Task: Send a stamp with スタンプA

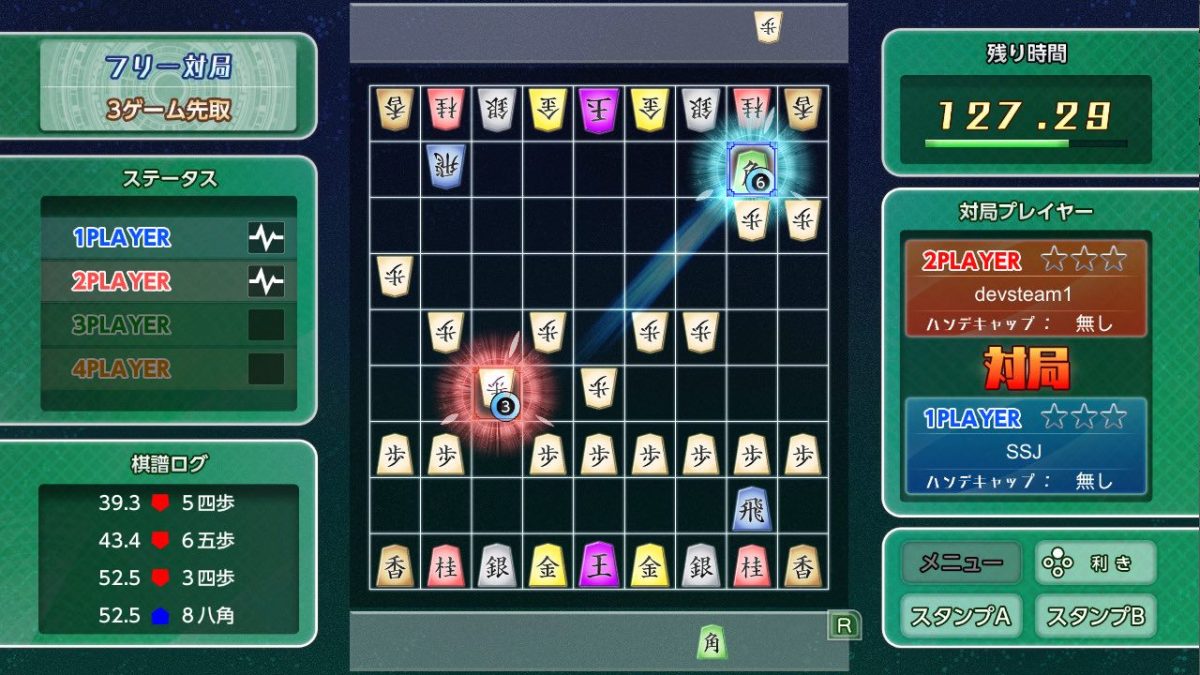Action: (x=960, y=616)
